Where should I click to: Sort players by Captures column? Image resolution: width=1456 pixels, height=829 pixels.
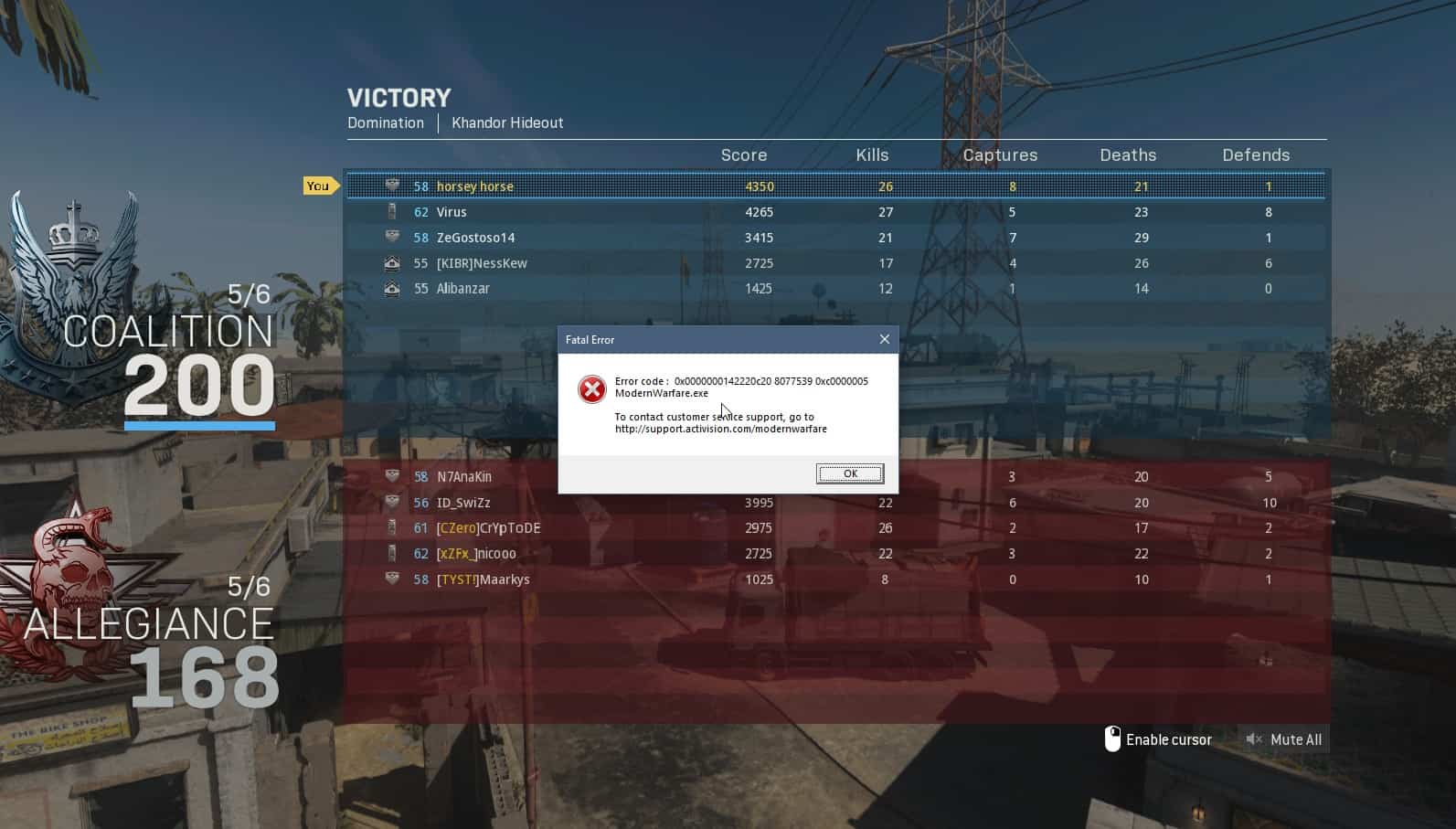coord(1000,154)
